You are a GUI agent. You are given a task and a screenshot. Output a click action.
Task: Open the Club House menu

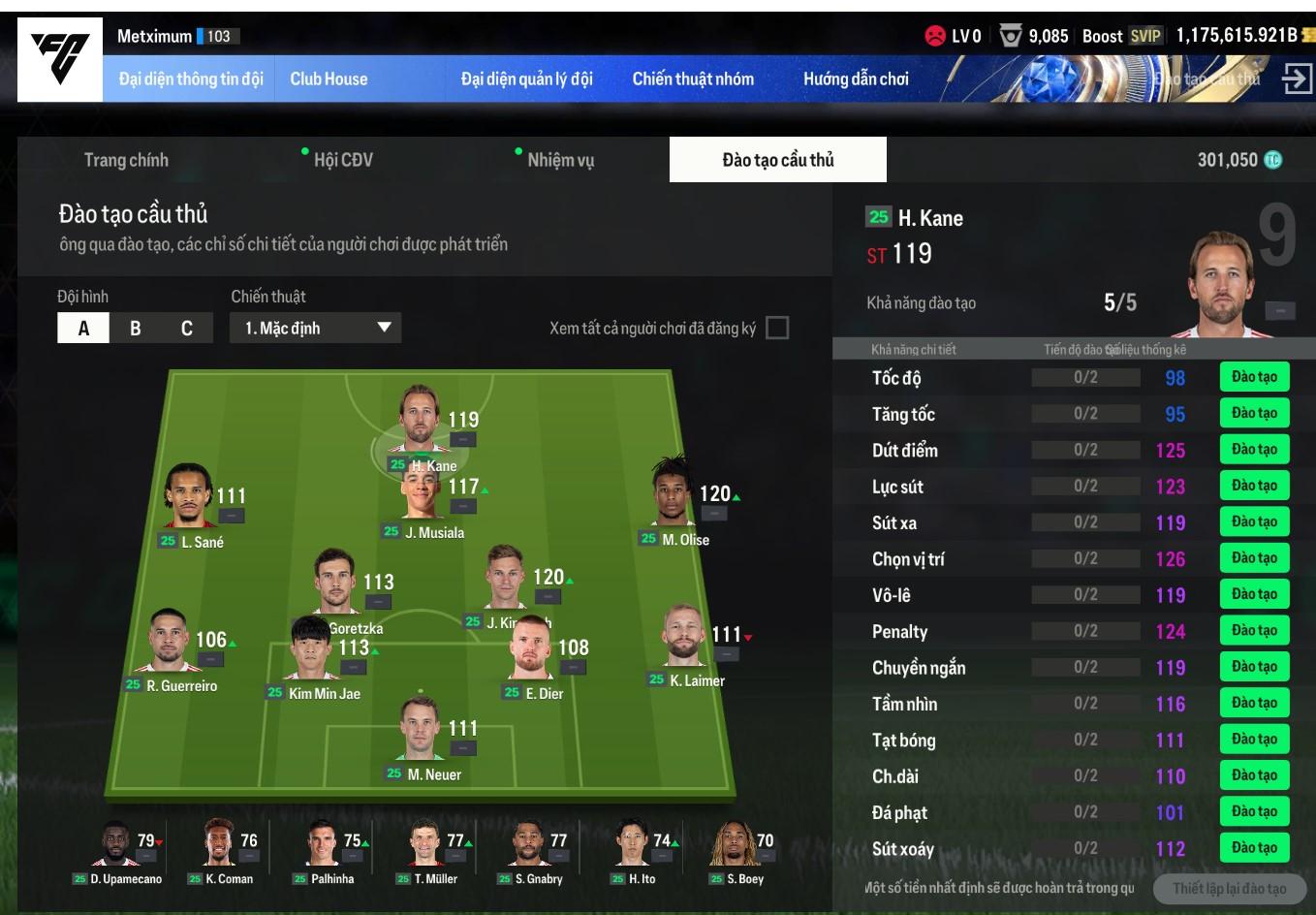[x=329, y=79]
